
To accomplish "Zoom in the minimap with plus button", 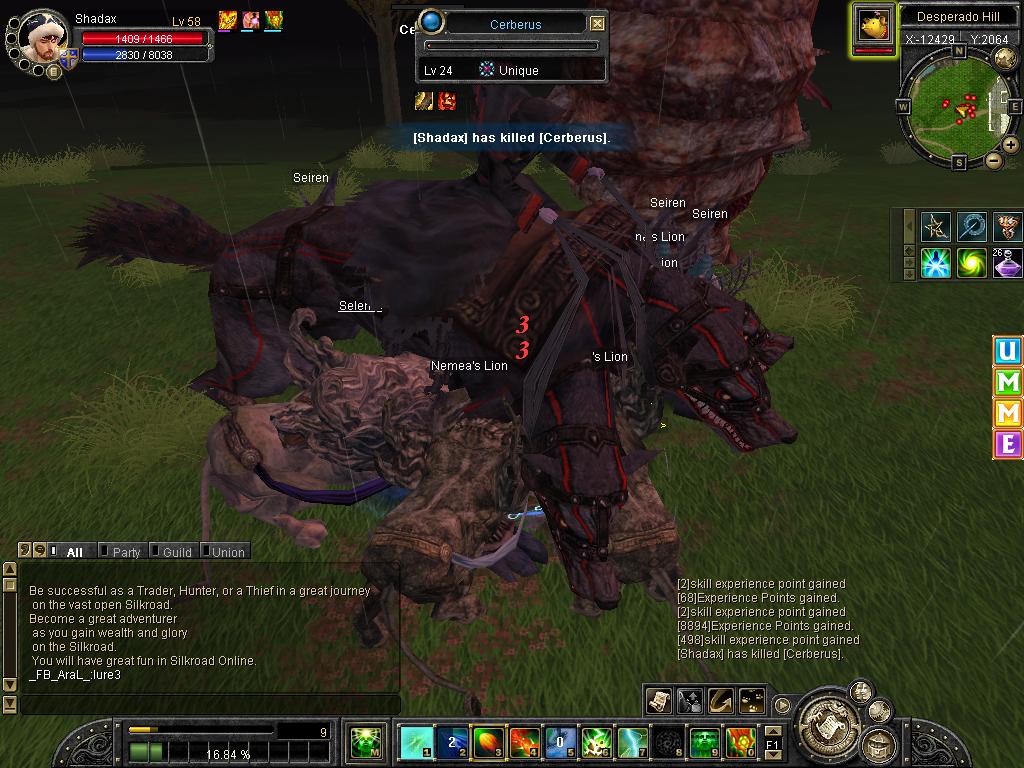I will pos(1011,145).
